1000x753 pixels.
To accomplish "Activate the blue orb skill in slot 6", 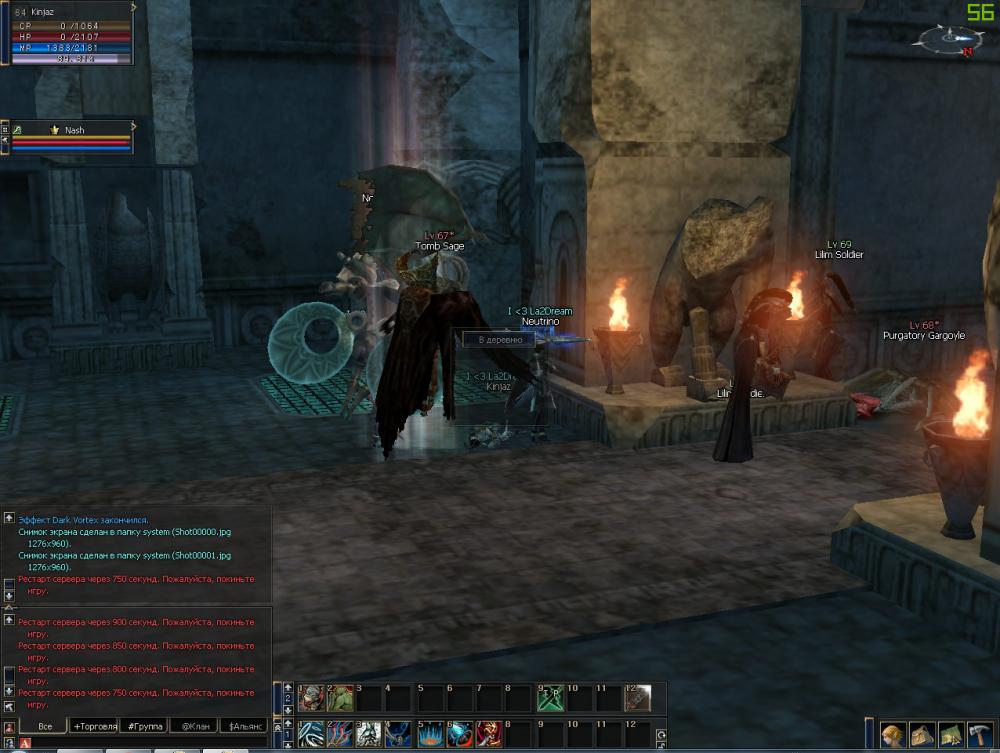I will tap(459, 735).
